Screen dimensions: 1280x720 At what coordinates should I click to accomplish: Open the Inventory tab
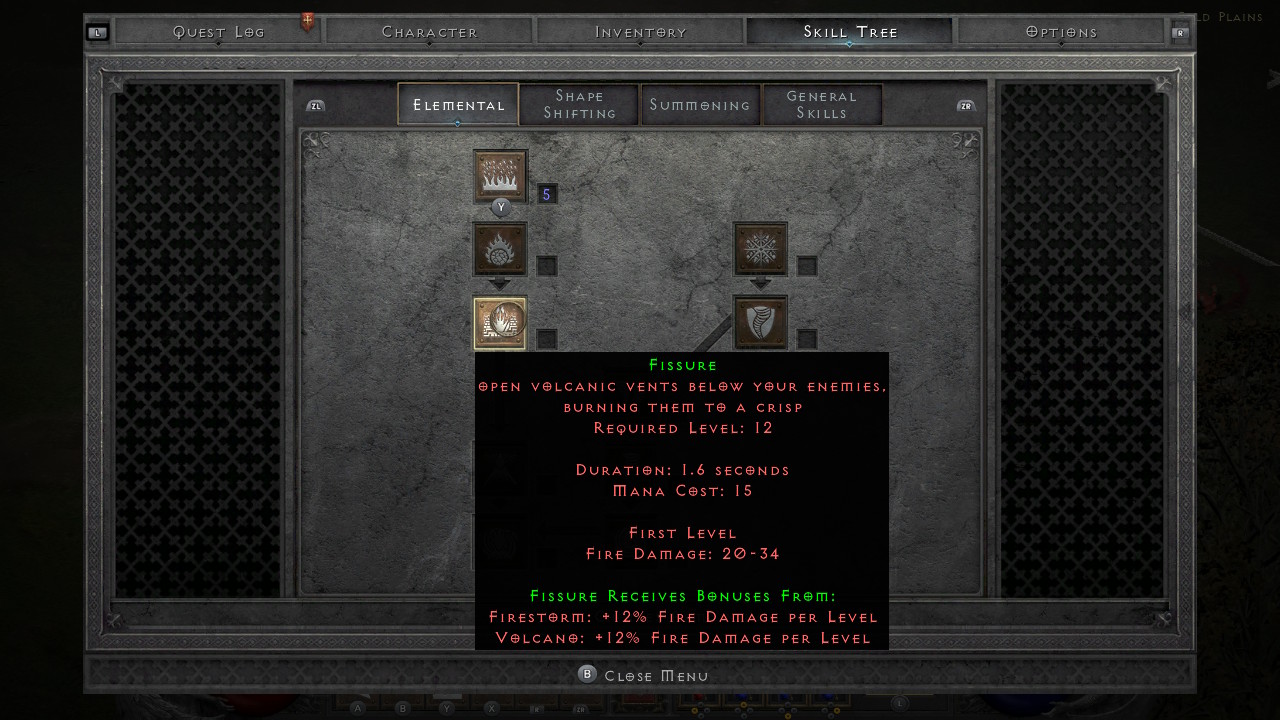click(x=641, y=32)
